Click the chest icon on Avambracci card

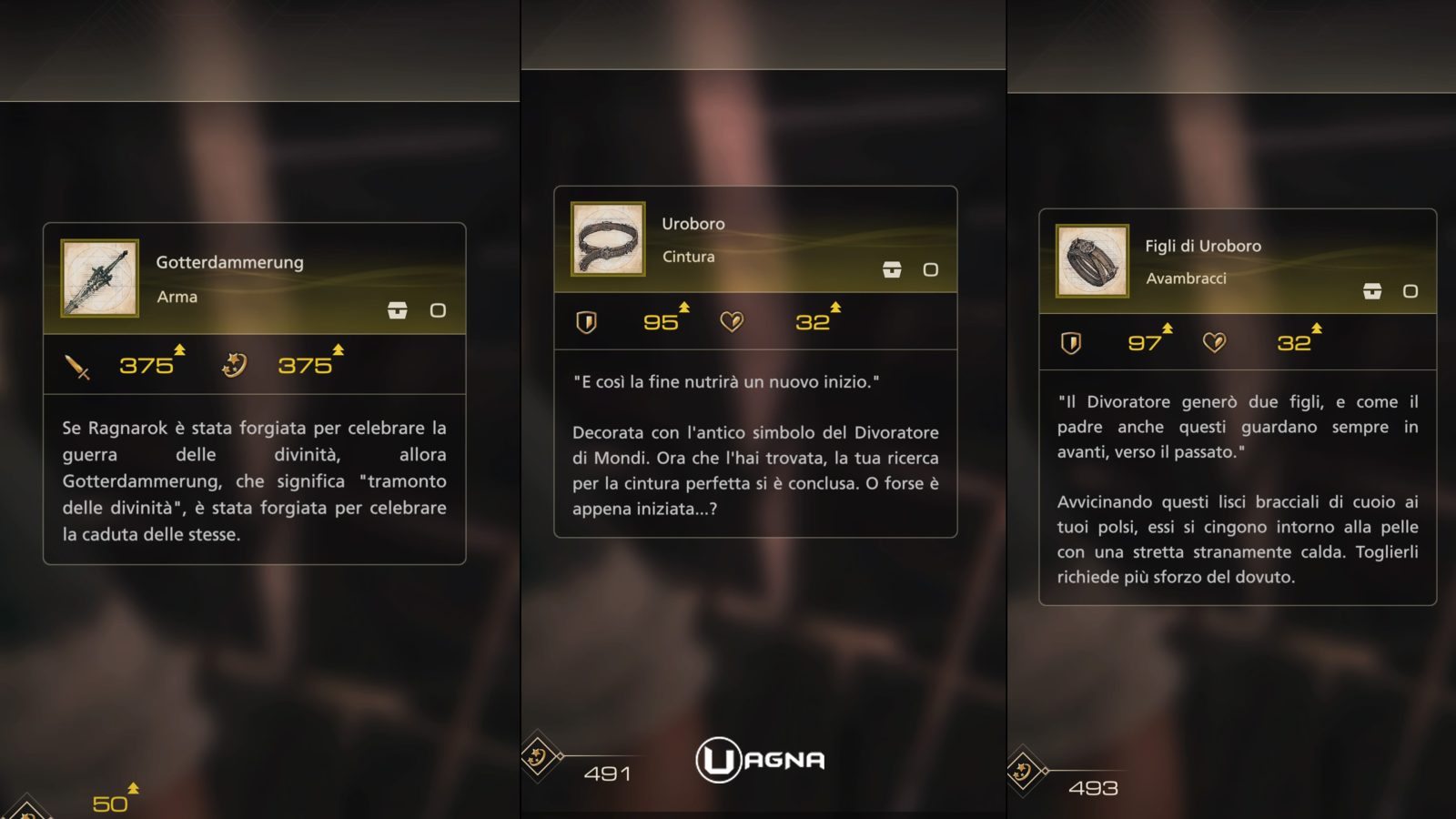click(x=1372, y=291)
